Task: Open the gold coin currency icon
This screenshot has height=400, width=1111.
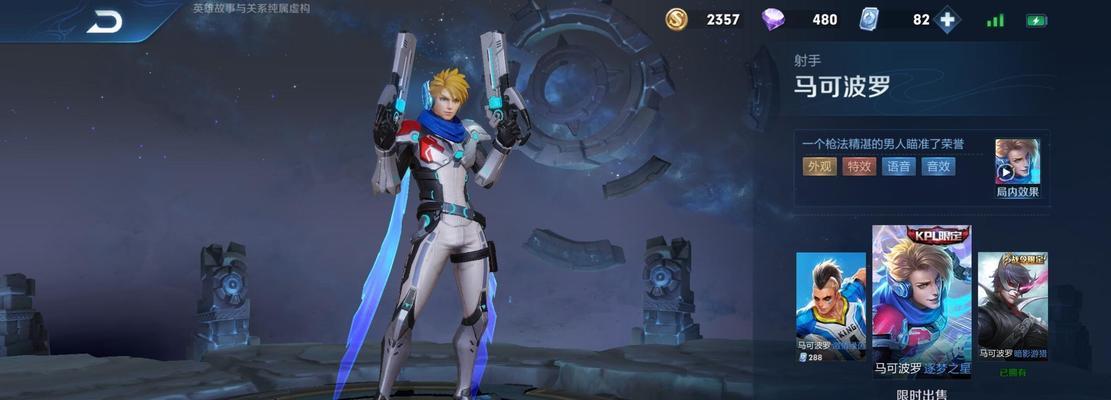Action: click(x=677, y=19)
